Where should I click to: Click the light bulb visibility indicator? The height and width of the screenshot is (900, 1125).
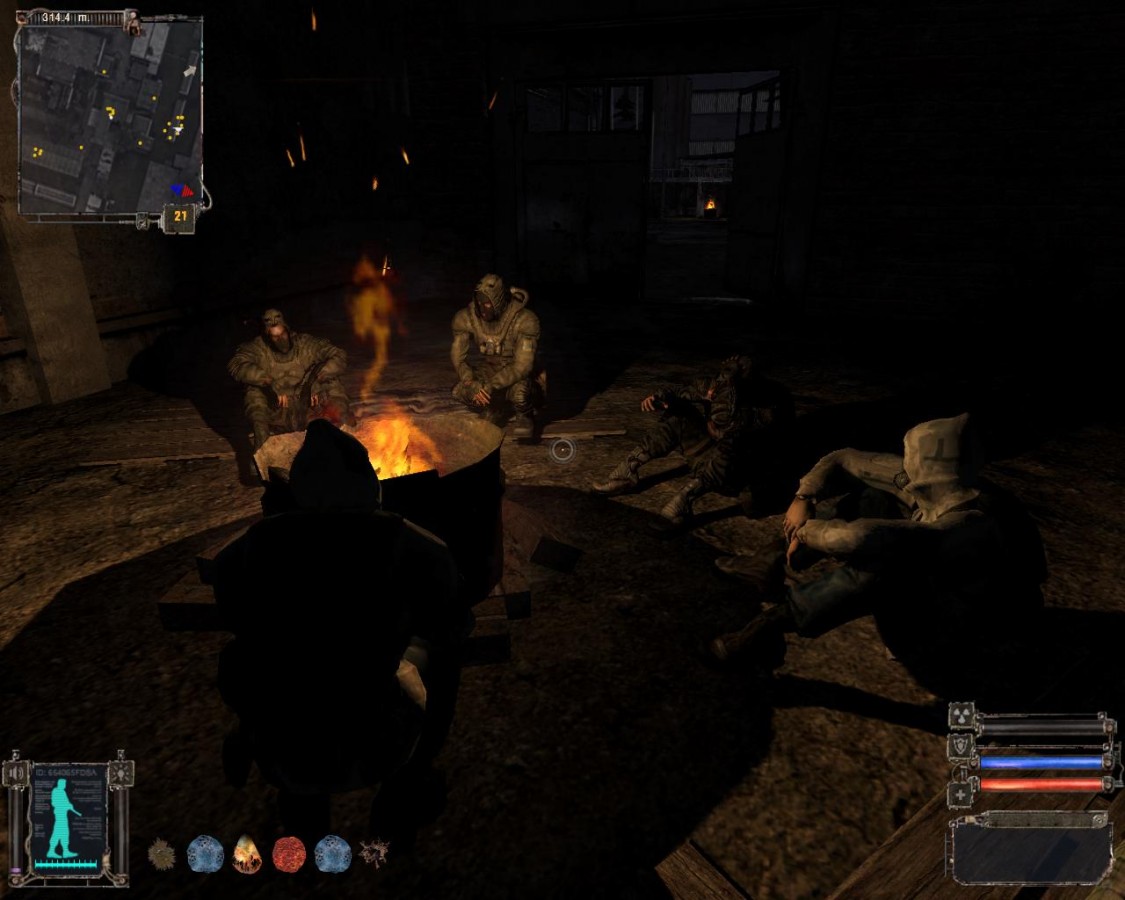(x=120, y=772)
